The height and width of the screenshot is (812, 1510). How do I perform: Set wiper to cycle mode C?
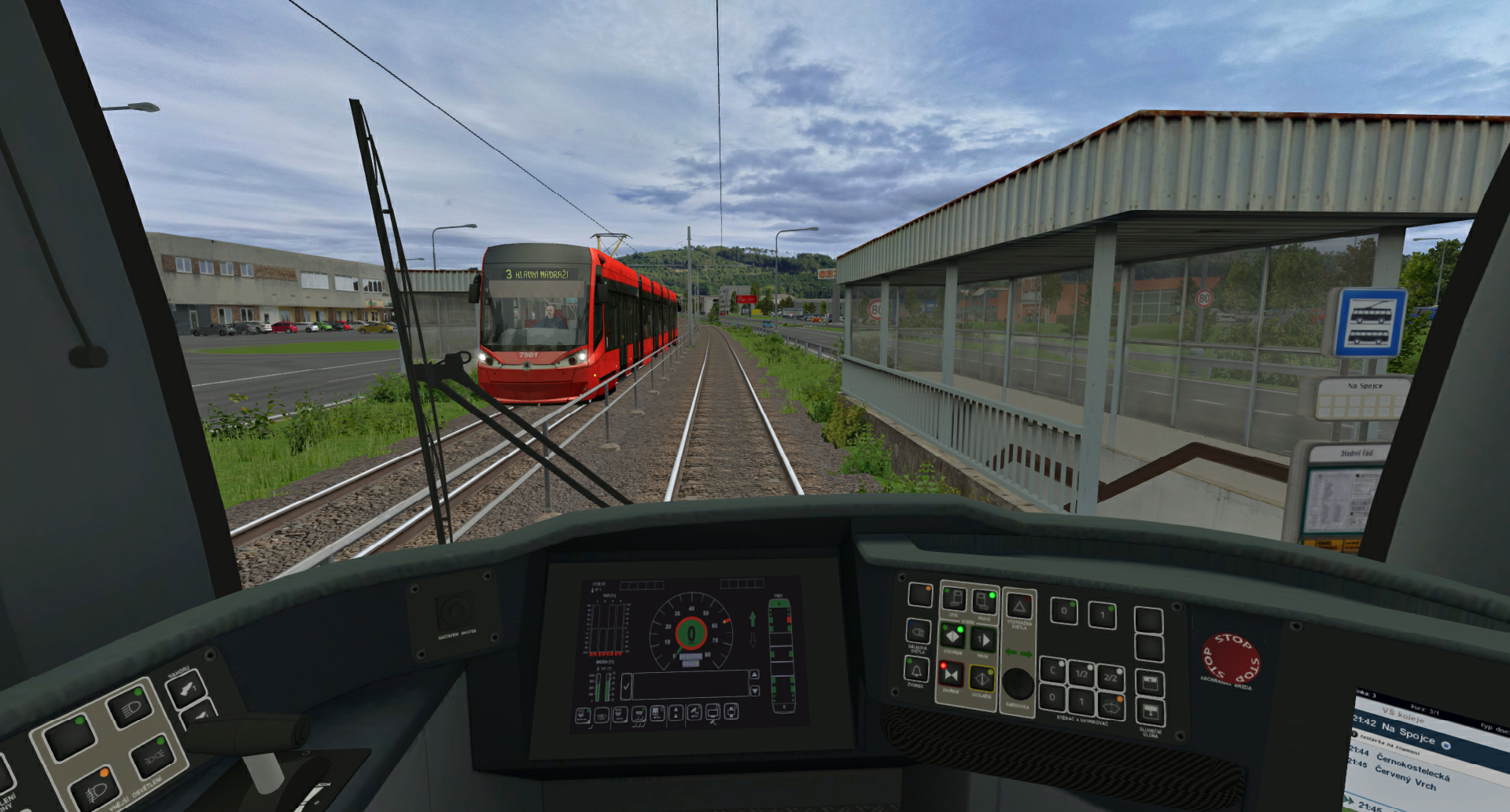click(1052, 671)
